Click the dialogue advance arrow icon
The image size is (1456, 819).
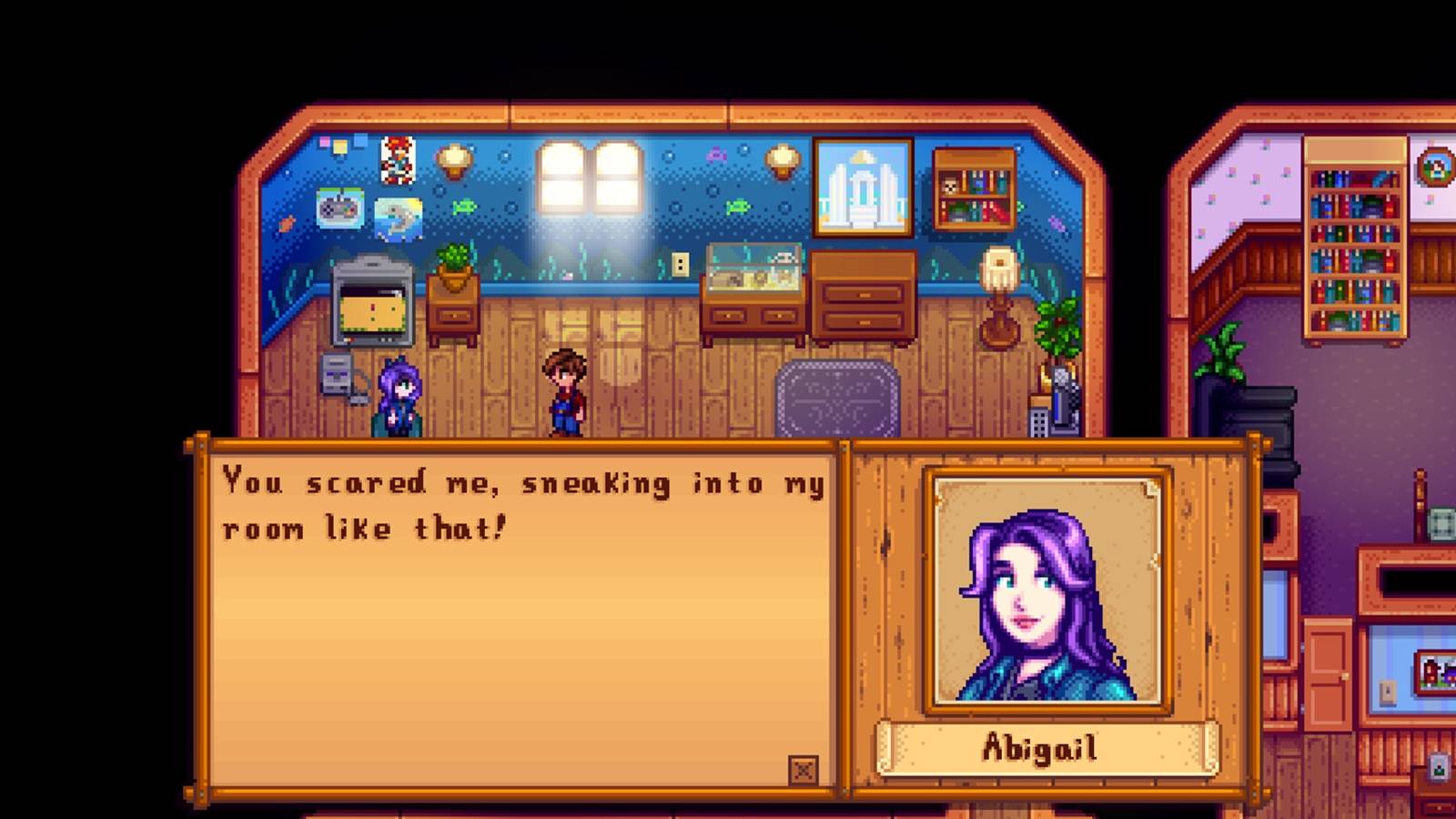pyautogui.click(x=804, y=769)
